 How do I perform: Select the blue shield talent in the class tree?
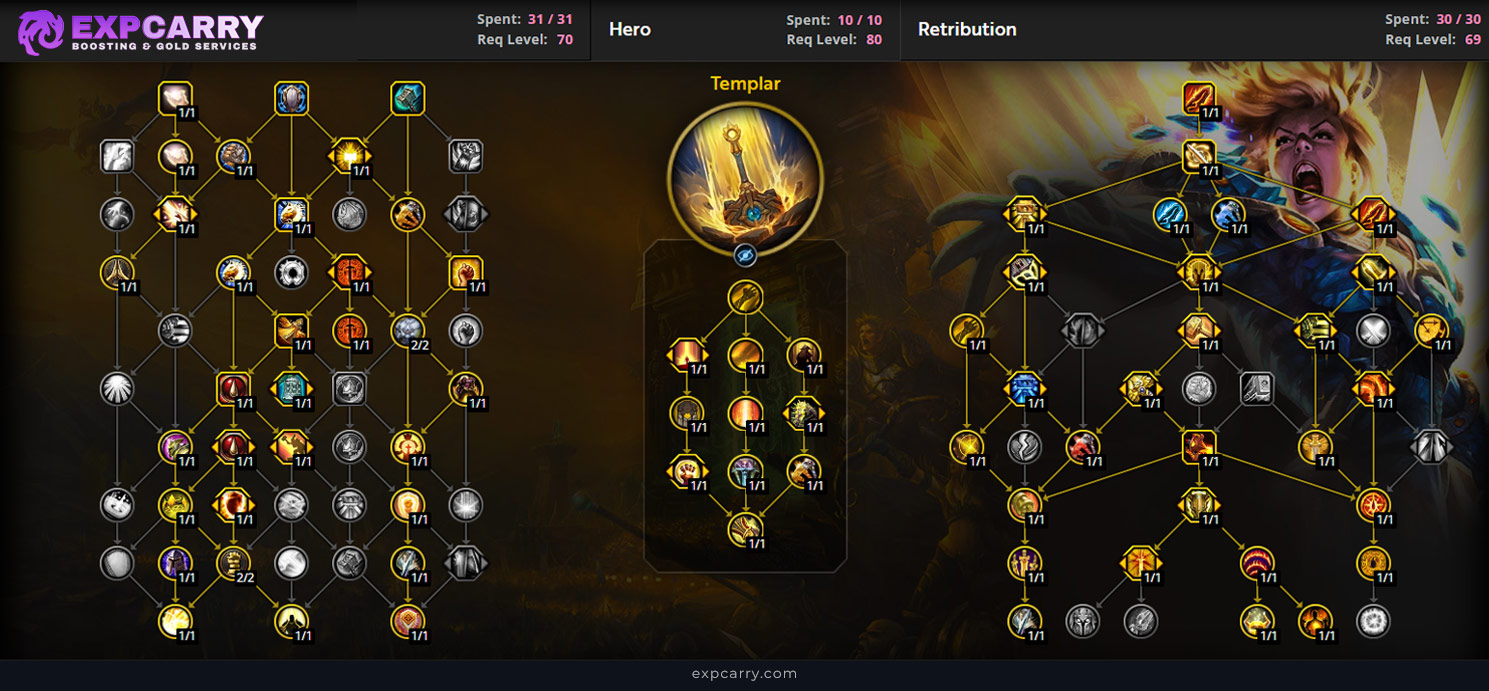coord(291,99)
